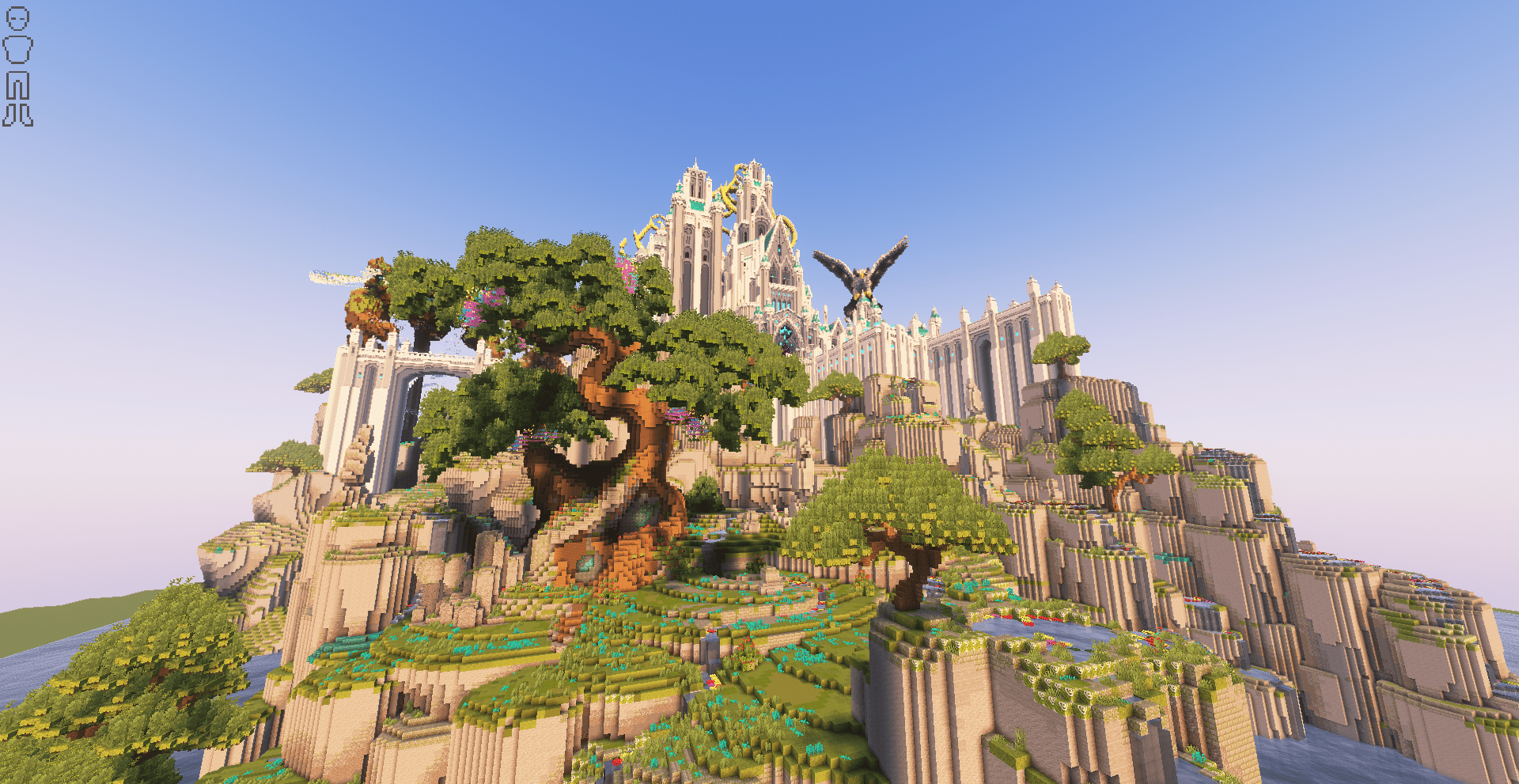Select the boots armor slot icon
The height and width of the screenshot is (784, 1519).
(17, 116)
